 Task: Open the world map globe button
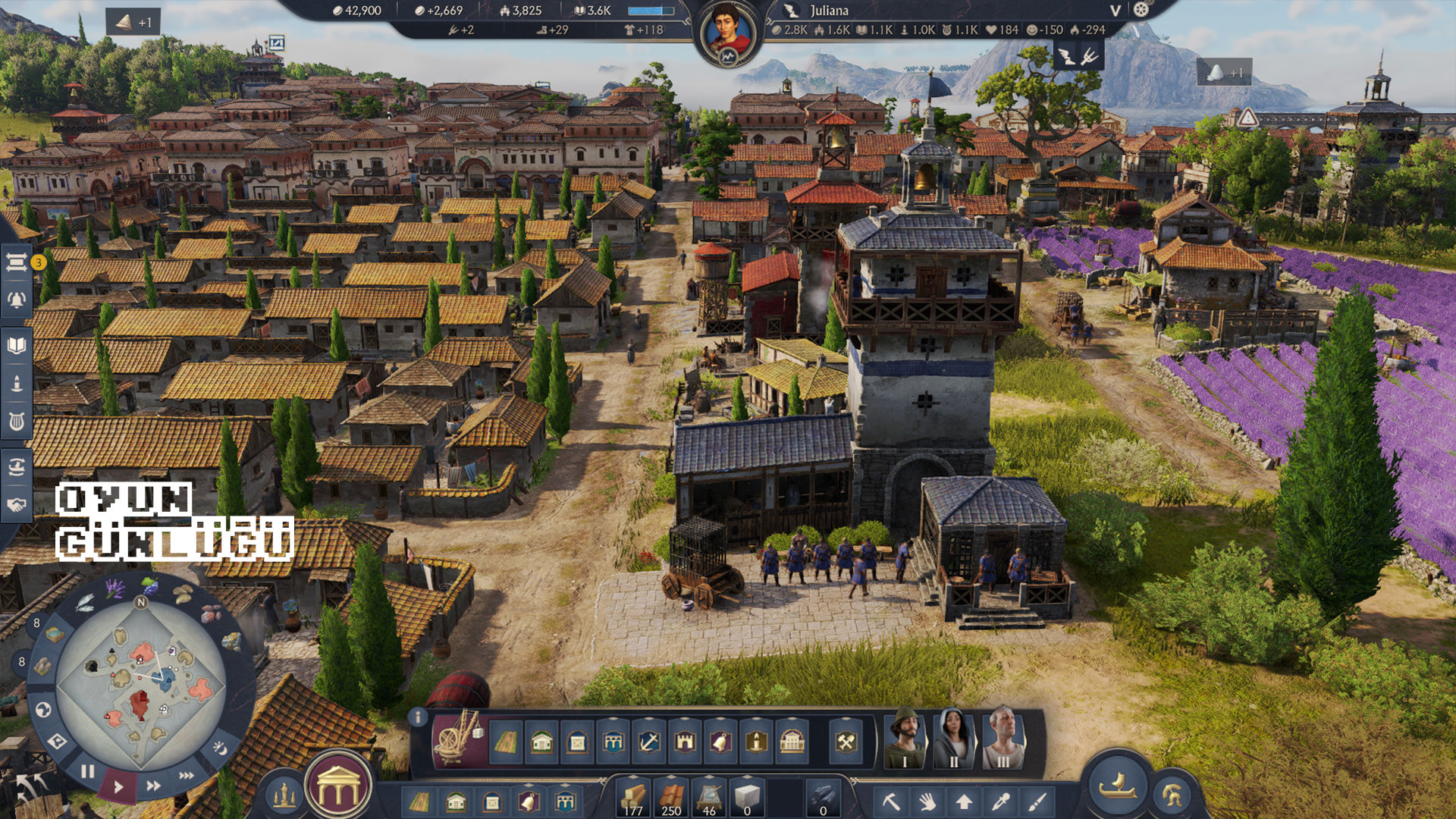(x=43, y=710)
